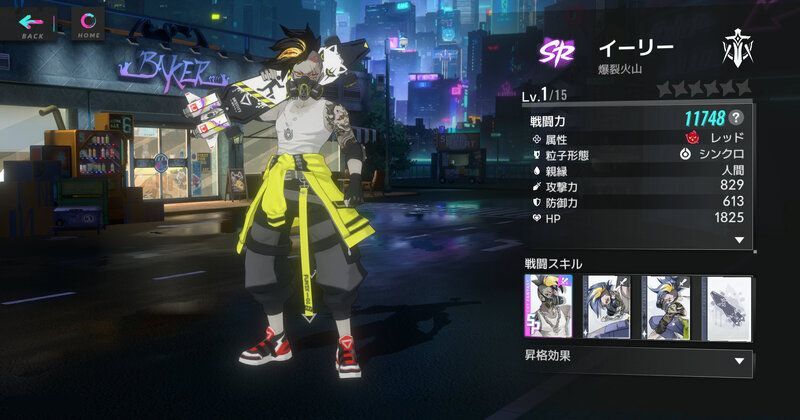Go back with the BACK arrow button

click(32, 24)
